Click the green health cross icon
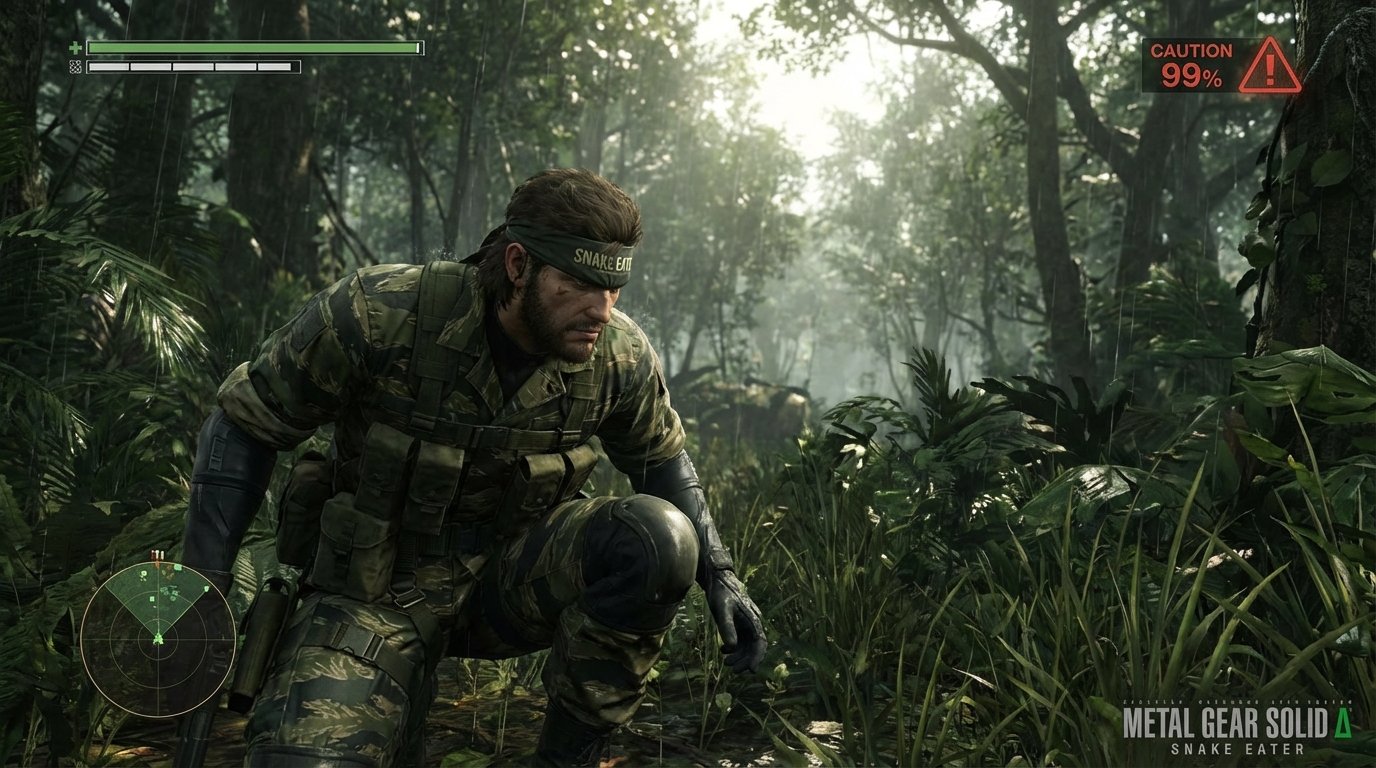Screen dimensions: 1376x768 click(76, 47)
